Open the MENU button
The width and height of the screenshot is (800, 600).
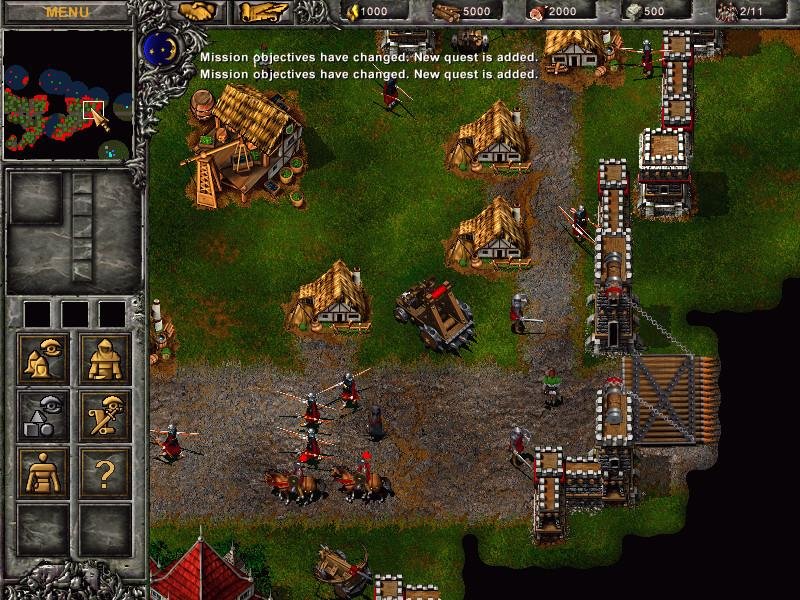tap(67, 12)
